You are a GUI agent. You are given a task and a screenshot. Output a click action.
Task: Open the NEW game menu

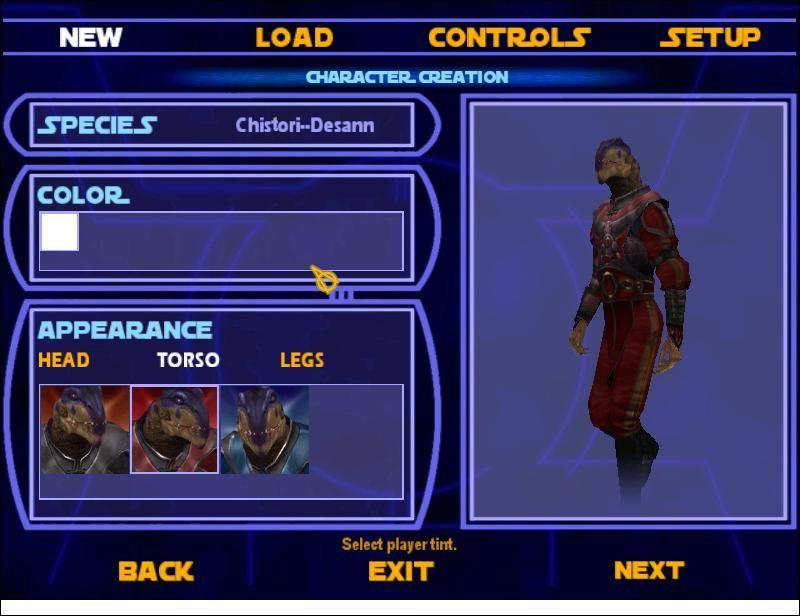(x=90, y=38)
